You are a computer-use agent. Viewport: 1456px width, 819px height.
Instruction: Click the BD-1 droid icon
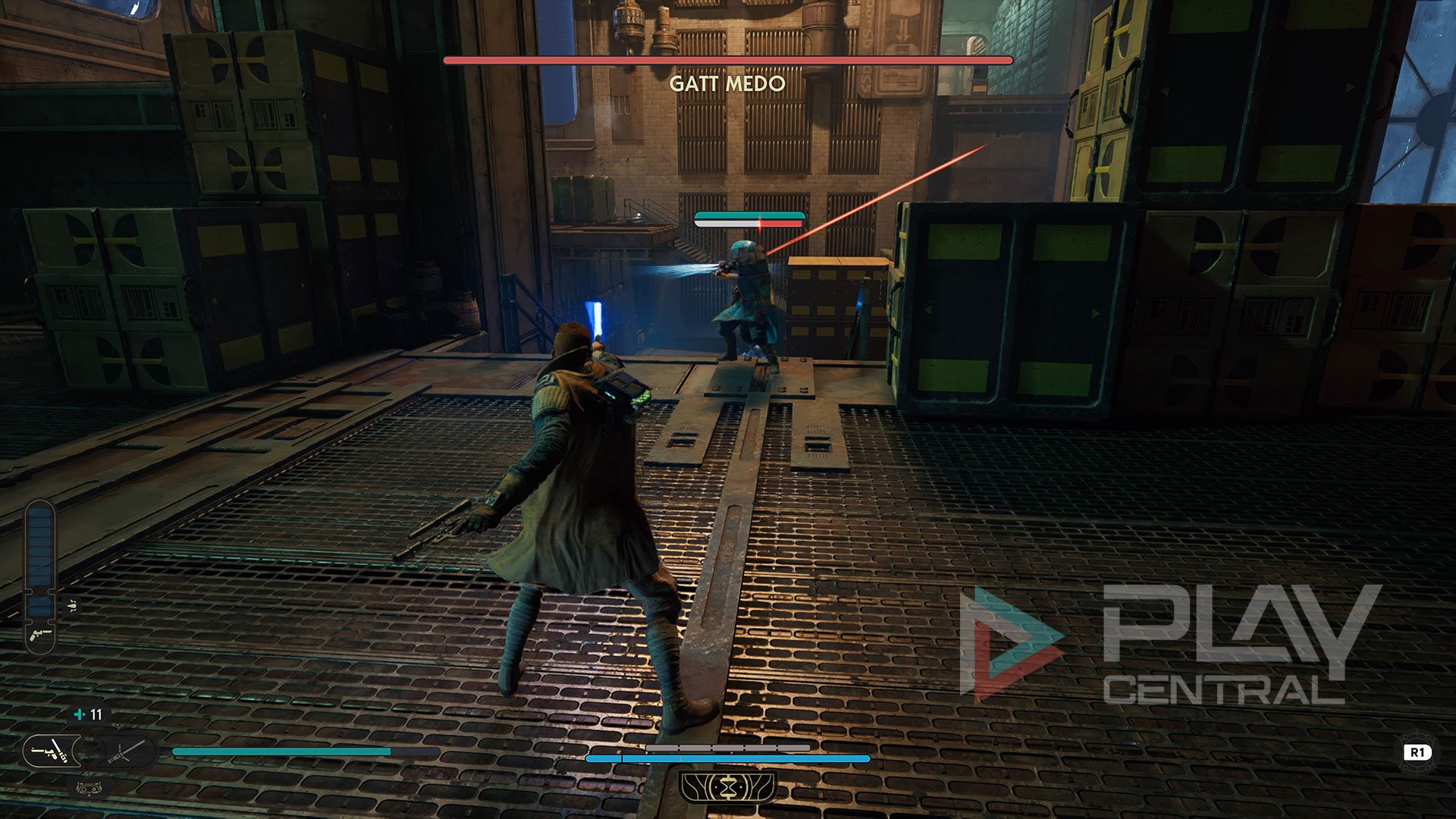pyautogui.click(x=88, y=788)
